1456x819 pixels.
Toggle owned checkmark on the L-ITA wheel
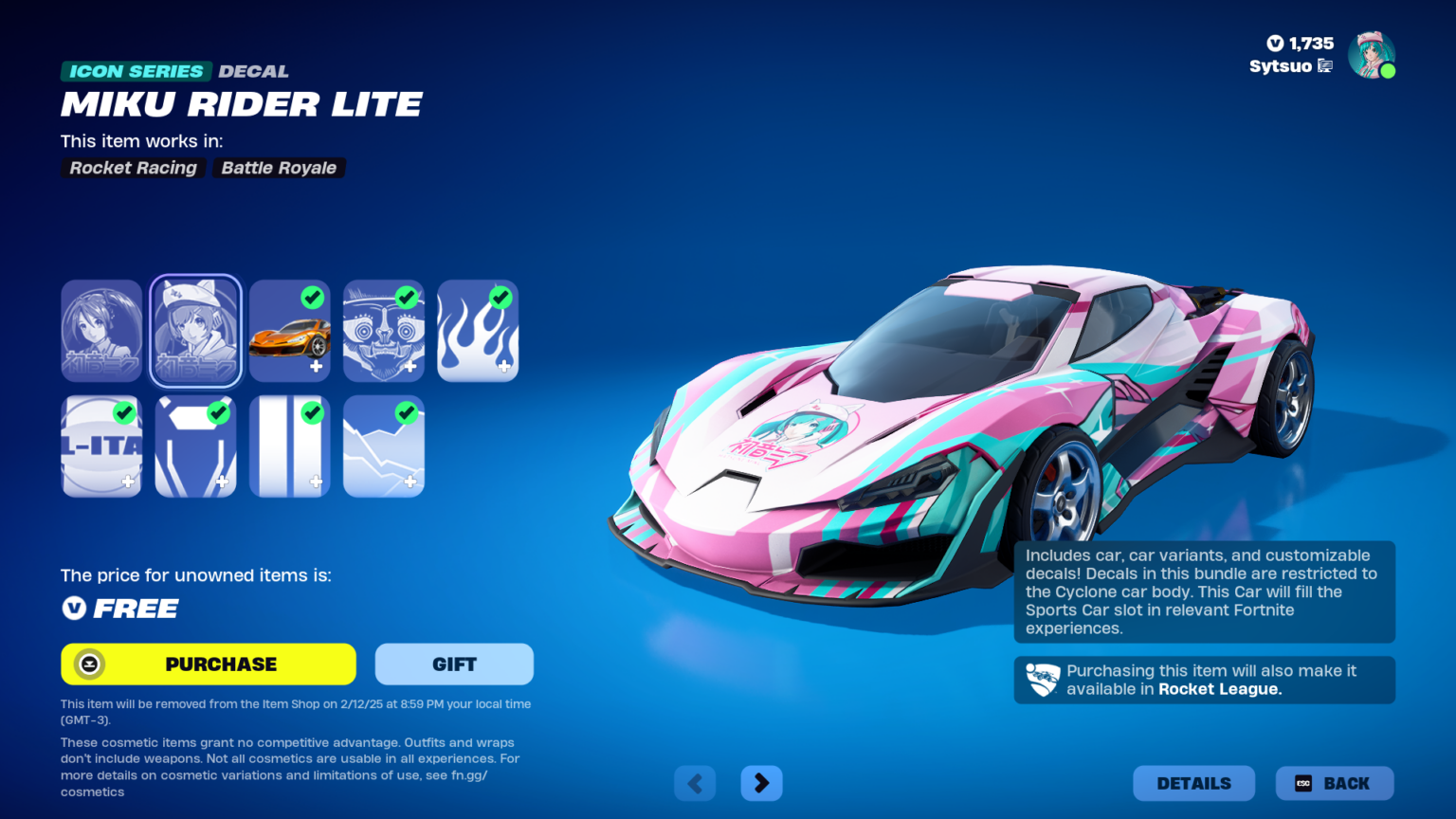124,412
